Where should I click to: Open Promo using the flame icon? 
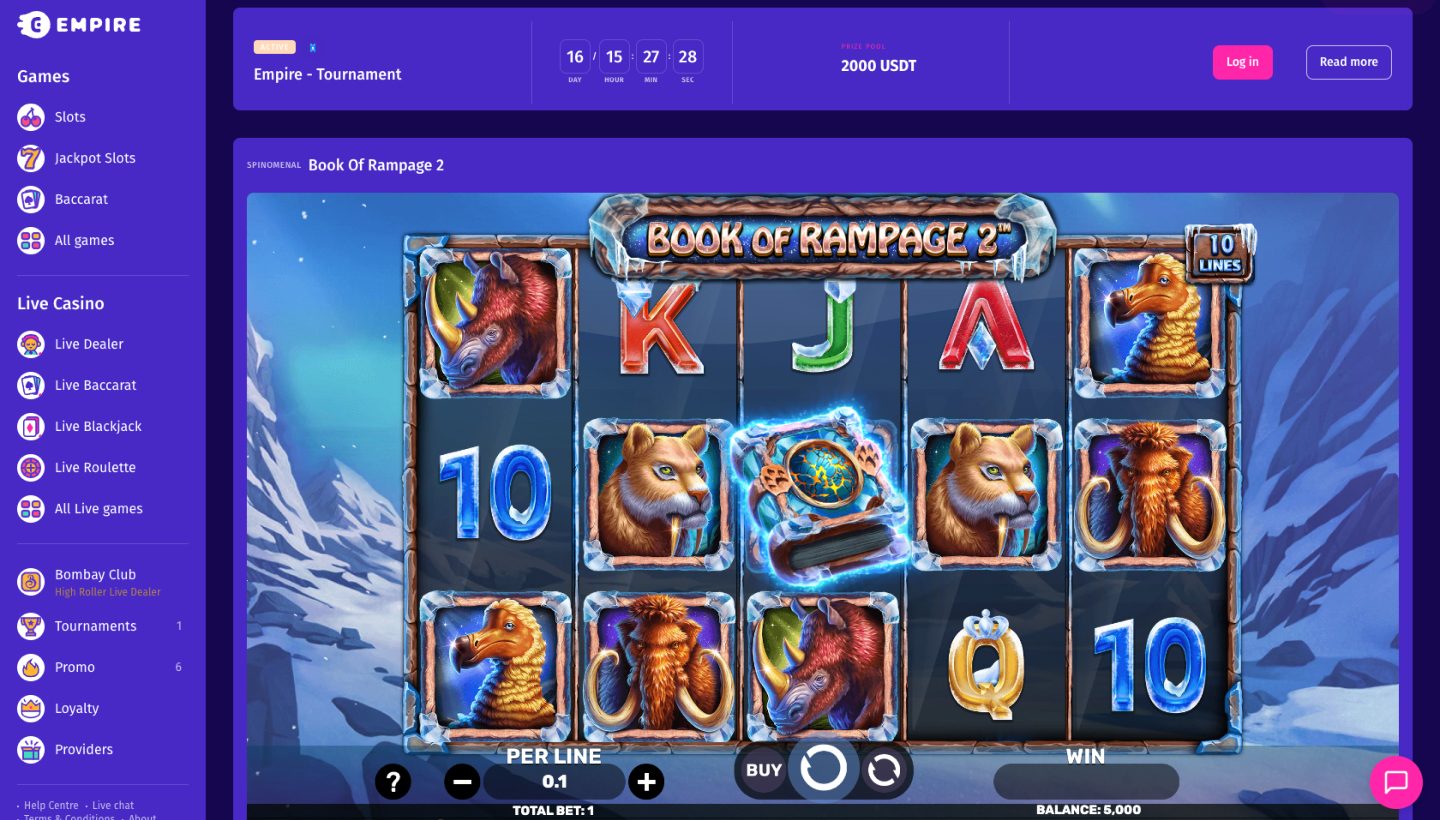(30, 667)
